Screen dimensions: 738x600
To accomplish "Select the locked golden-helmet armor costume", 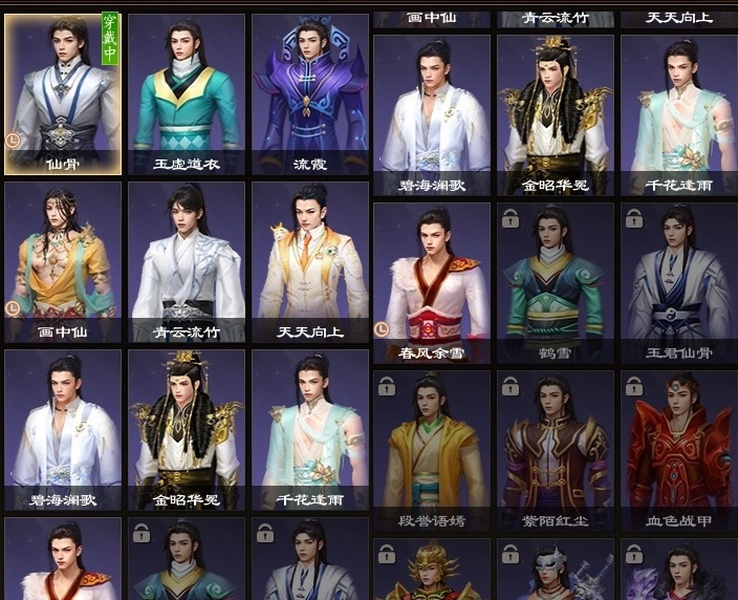I will click(x=432, y=572).
